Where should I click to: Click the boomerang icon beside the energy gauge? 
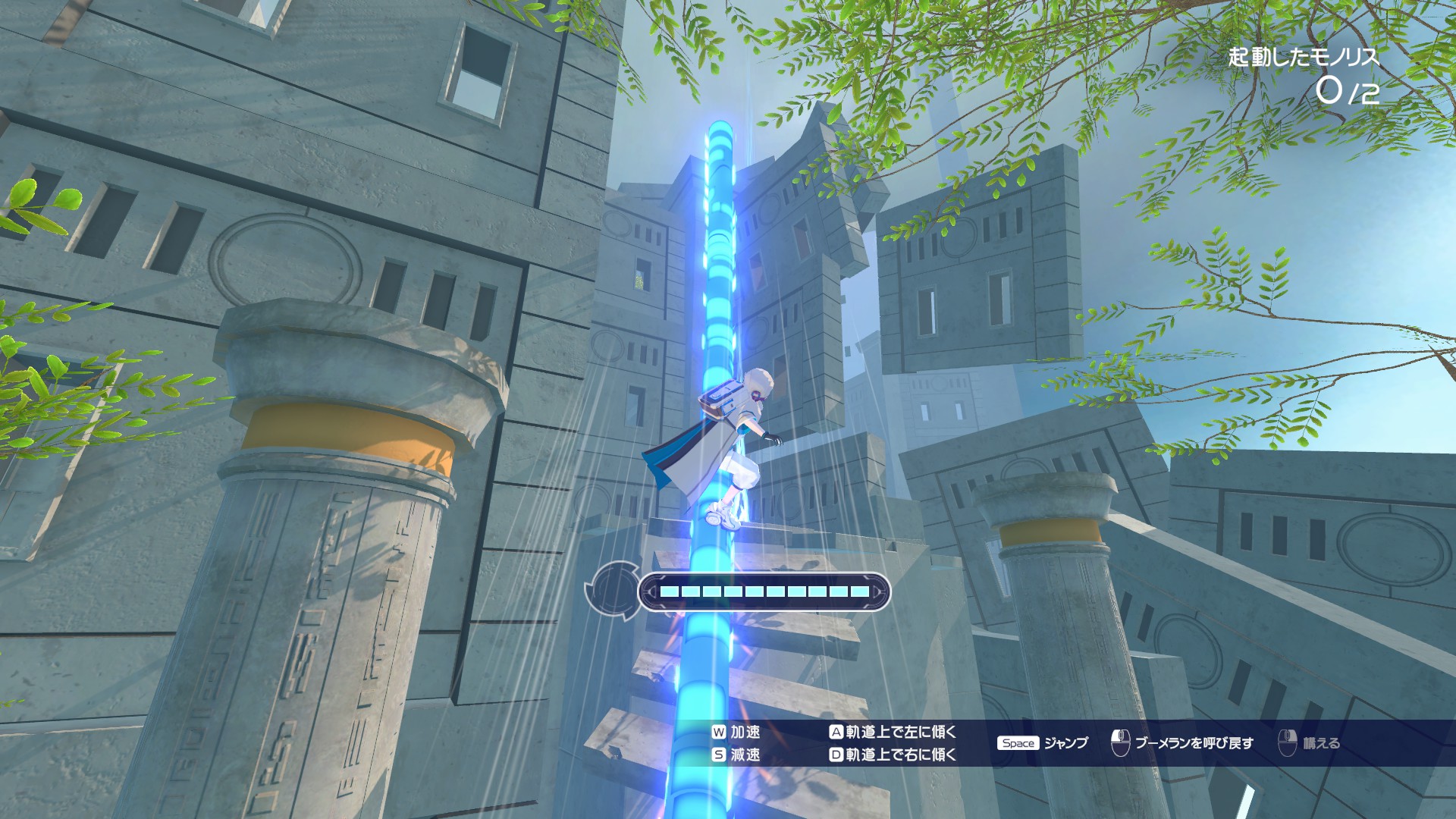pyautogui.click(x=613, y=590)
